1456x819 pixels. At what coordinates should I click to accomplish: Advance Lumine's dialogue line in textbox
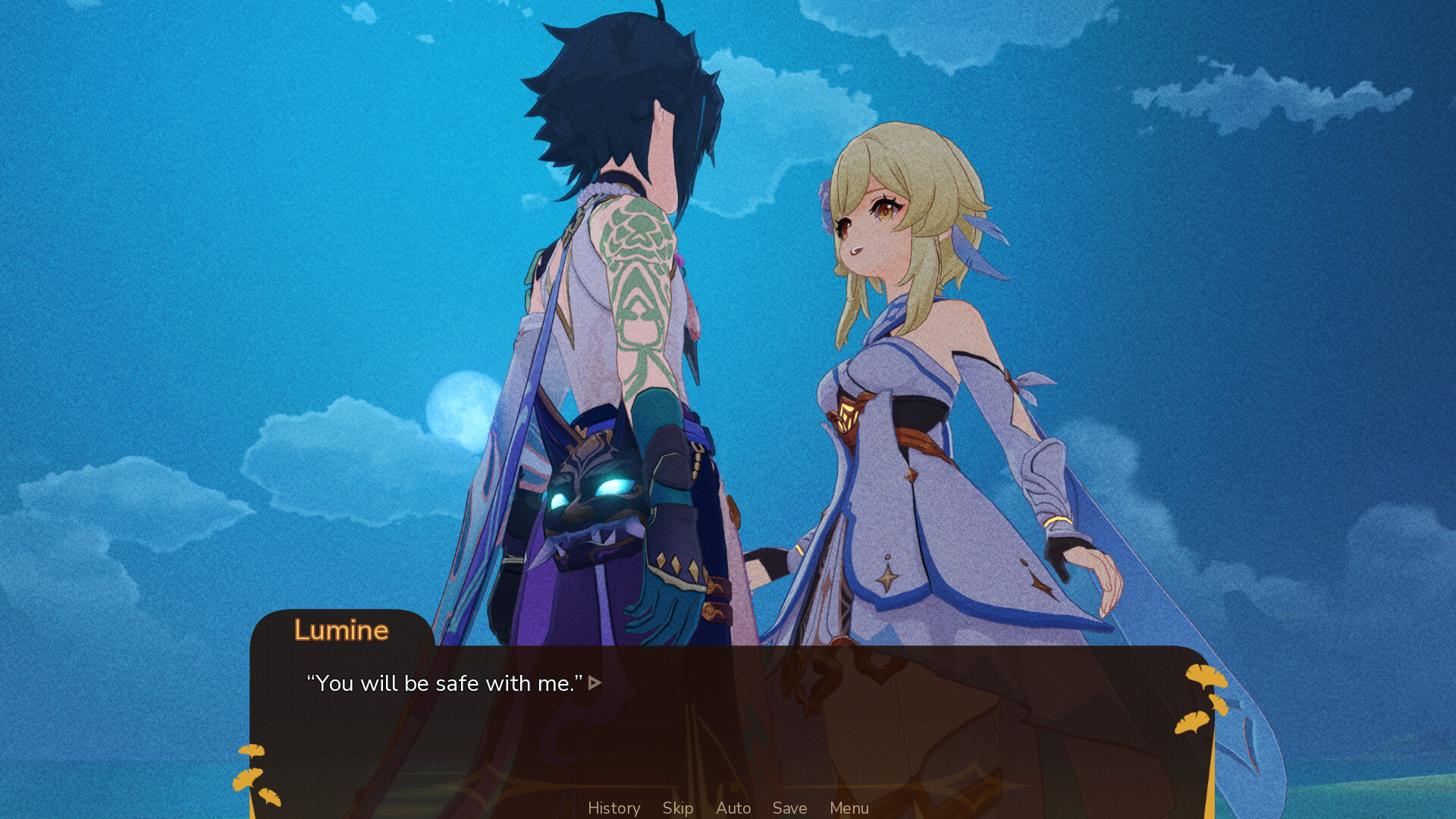pos(595,683)
